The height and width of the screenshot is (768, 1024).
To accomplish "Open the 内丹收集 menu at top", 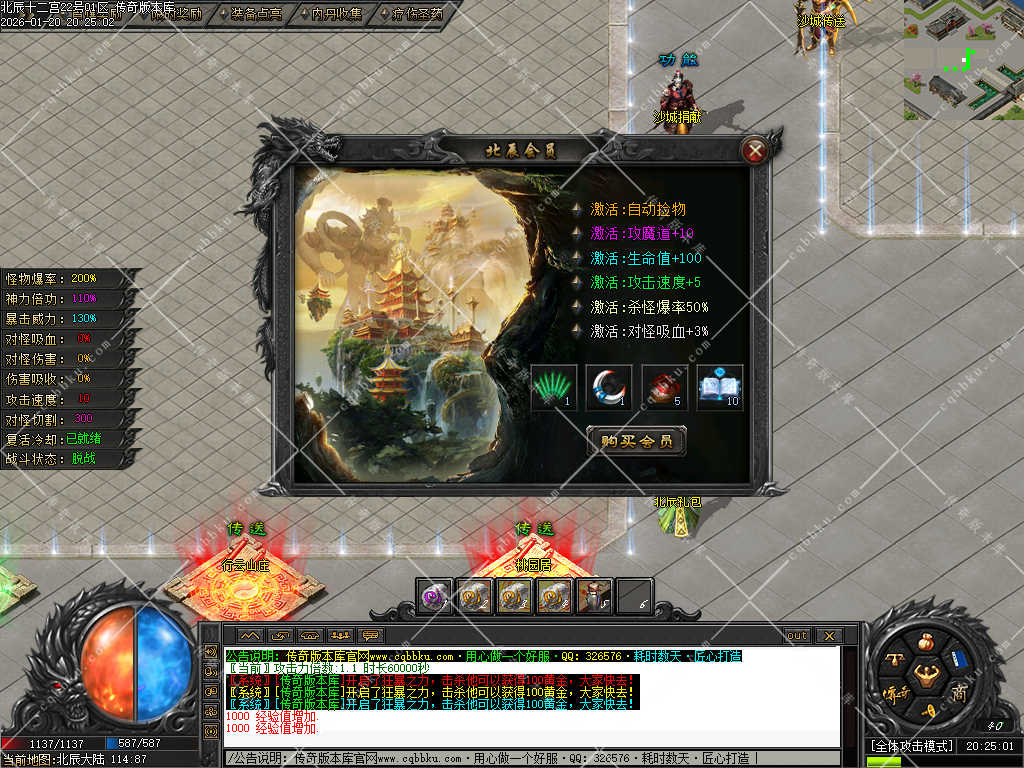I will pos(337,14).
